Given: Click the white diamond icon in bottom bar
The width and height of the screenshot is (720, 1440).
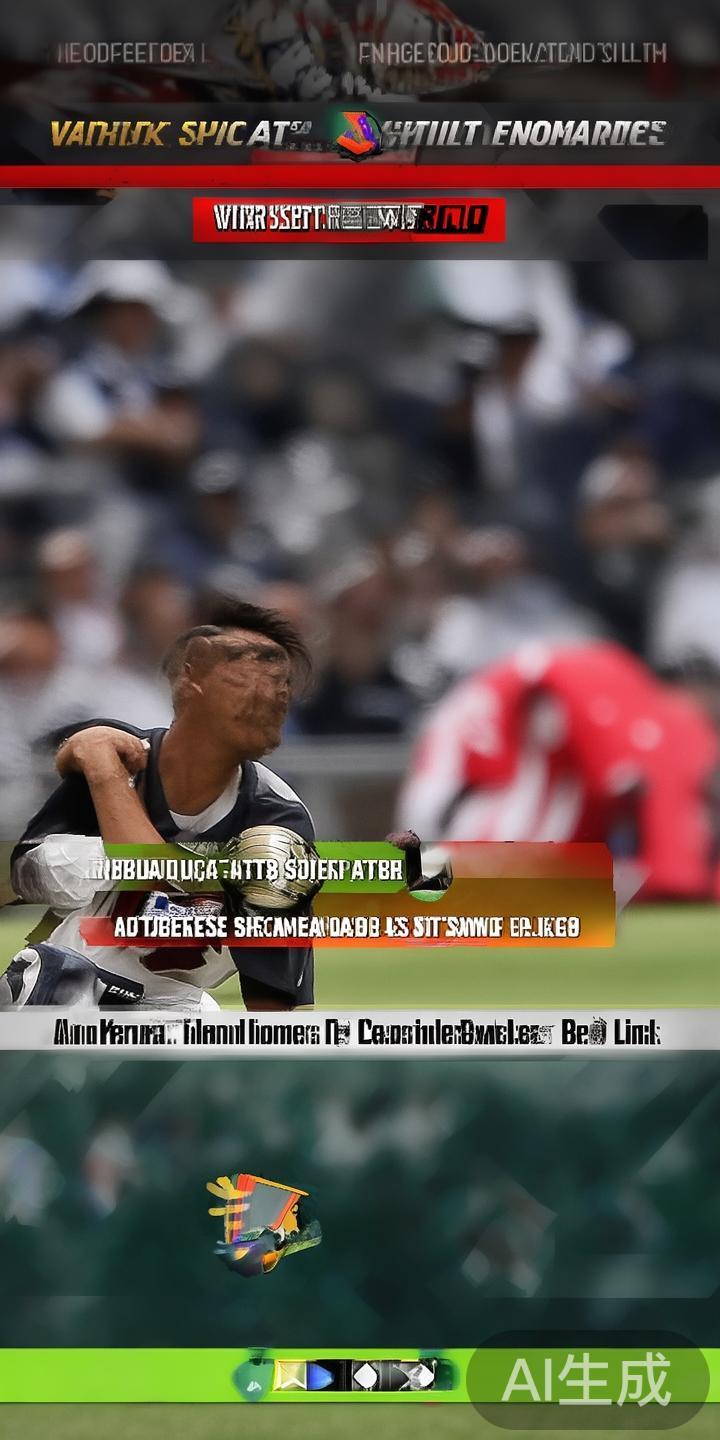Looking at the screenshot, I should coord(366,1377).
